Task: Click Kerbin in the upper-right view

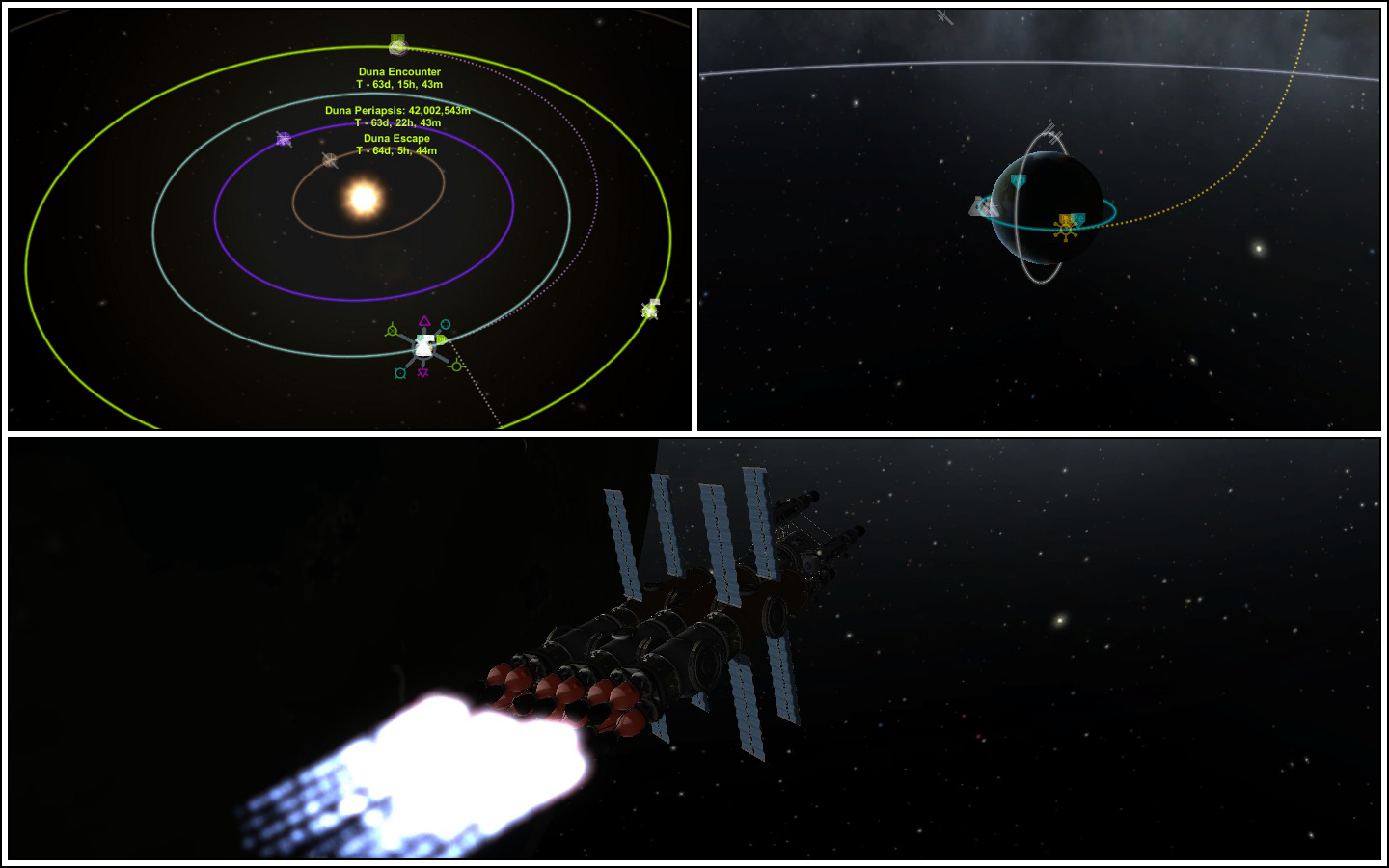Action: tap(1047, 207)
